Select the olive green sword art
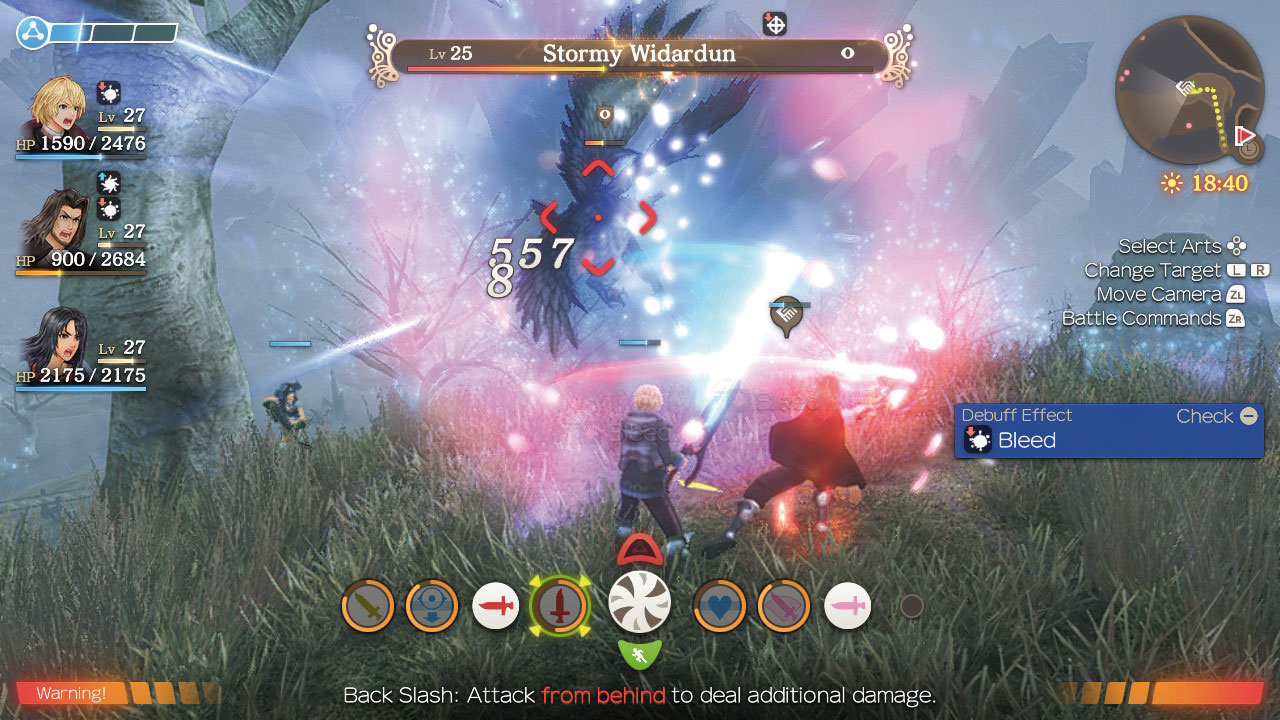This screenshot has height=720, width=1280. click(x=367, y=606)
